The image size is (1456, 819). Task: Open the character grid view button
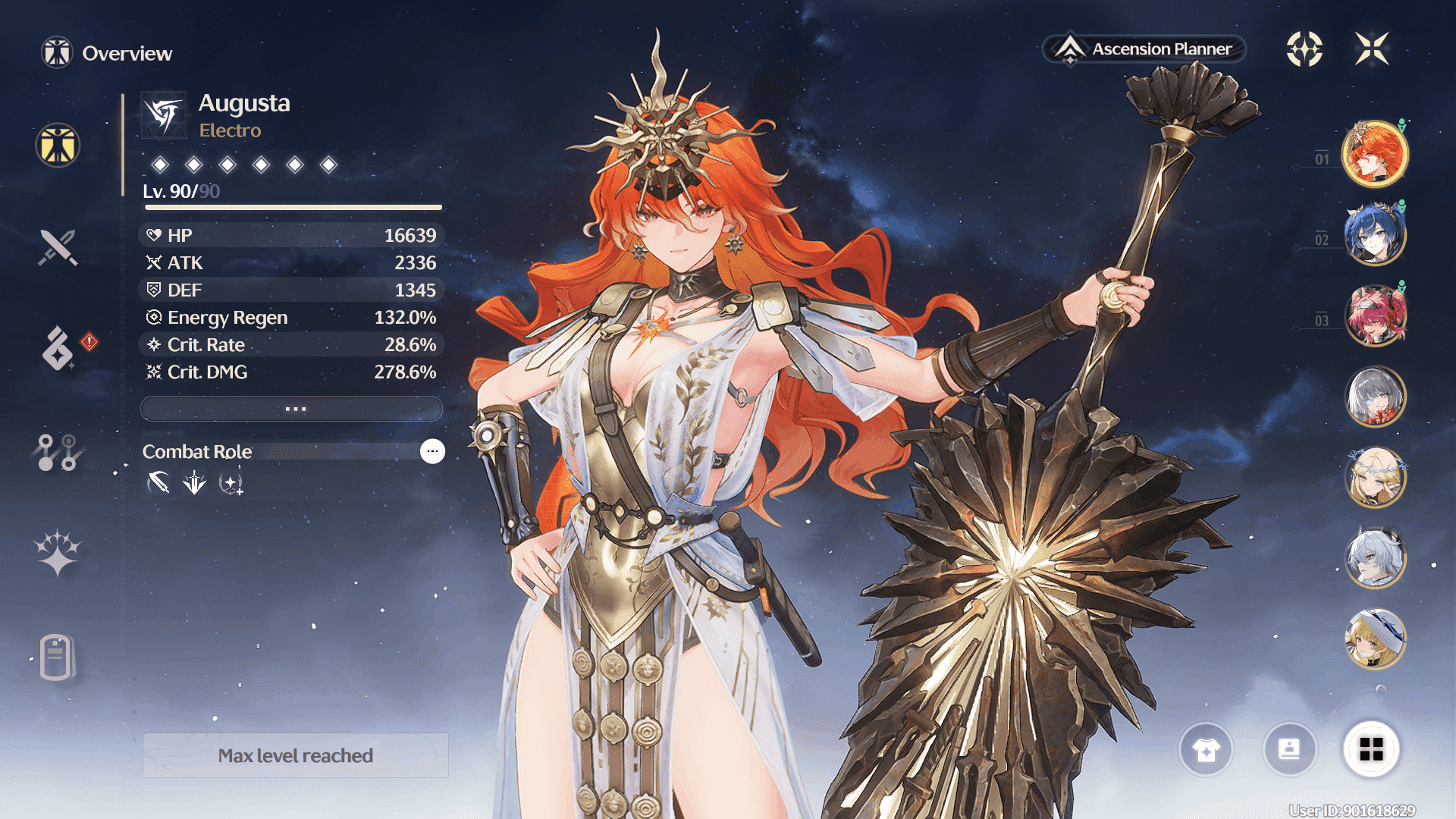point(1371,750)
